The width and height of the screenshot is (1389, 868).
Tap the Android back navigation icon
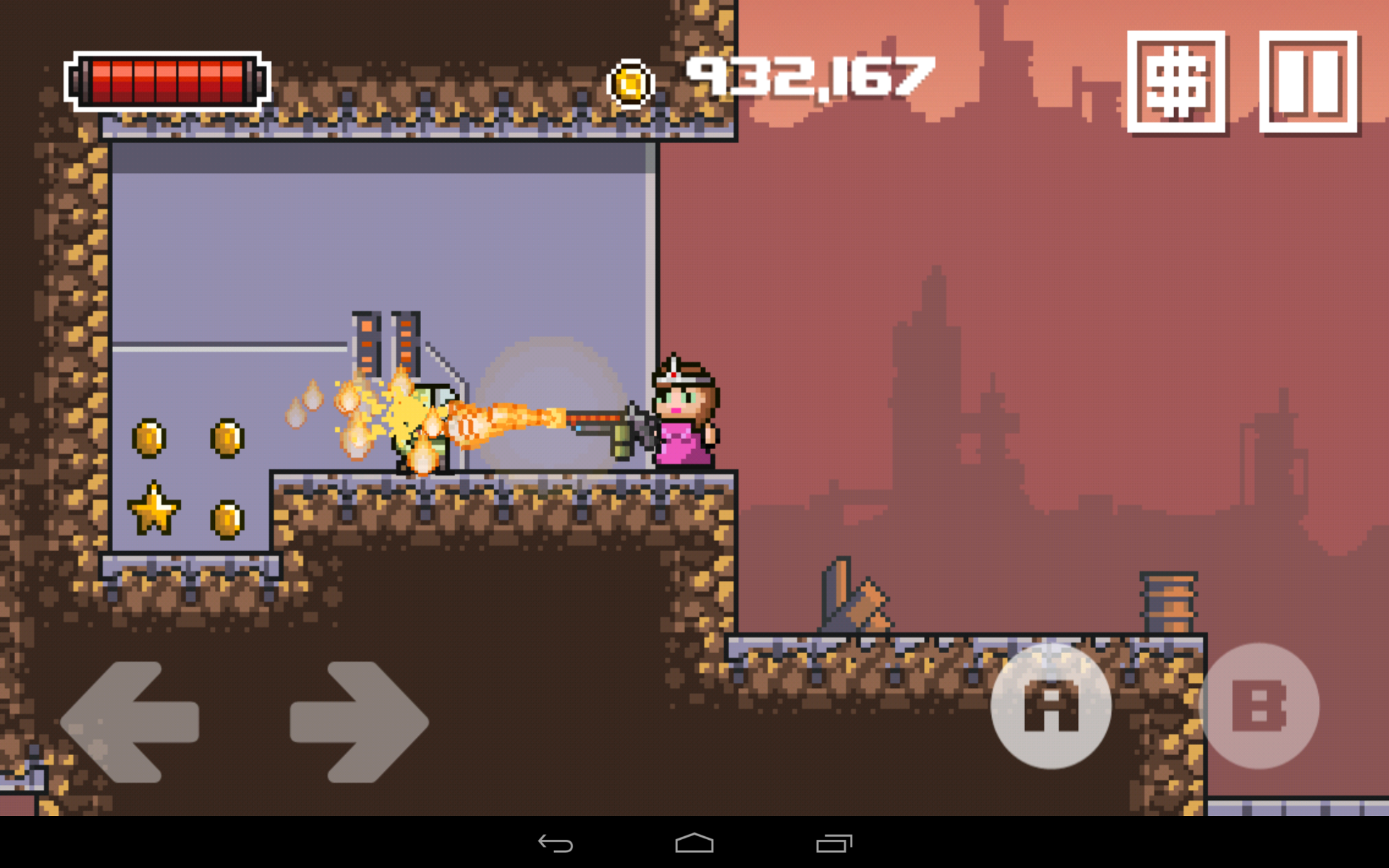pyautogui.click(x=555, y=843)
